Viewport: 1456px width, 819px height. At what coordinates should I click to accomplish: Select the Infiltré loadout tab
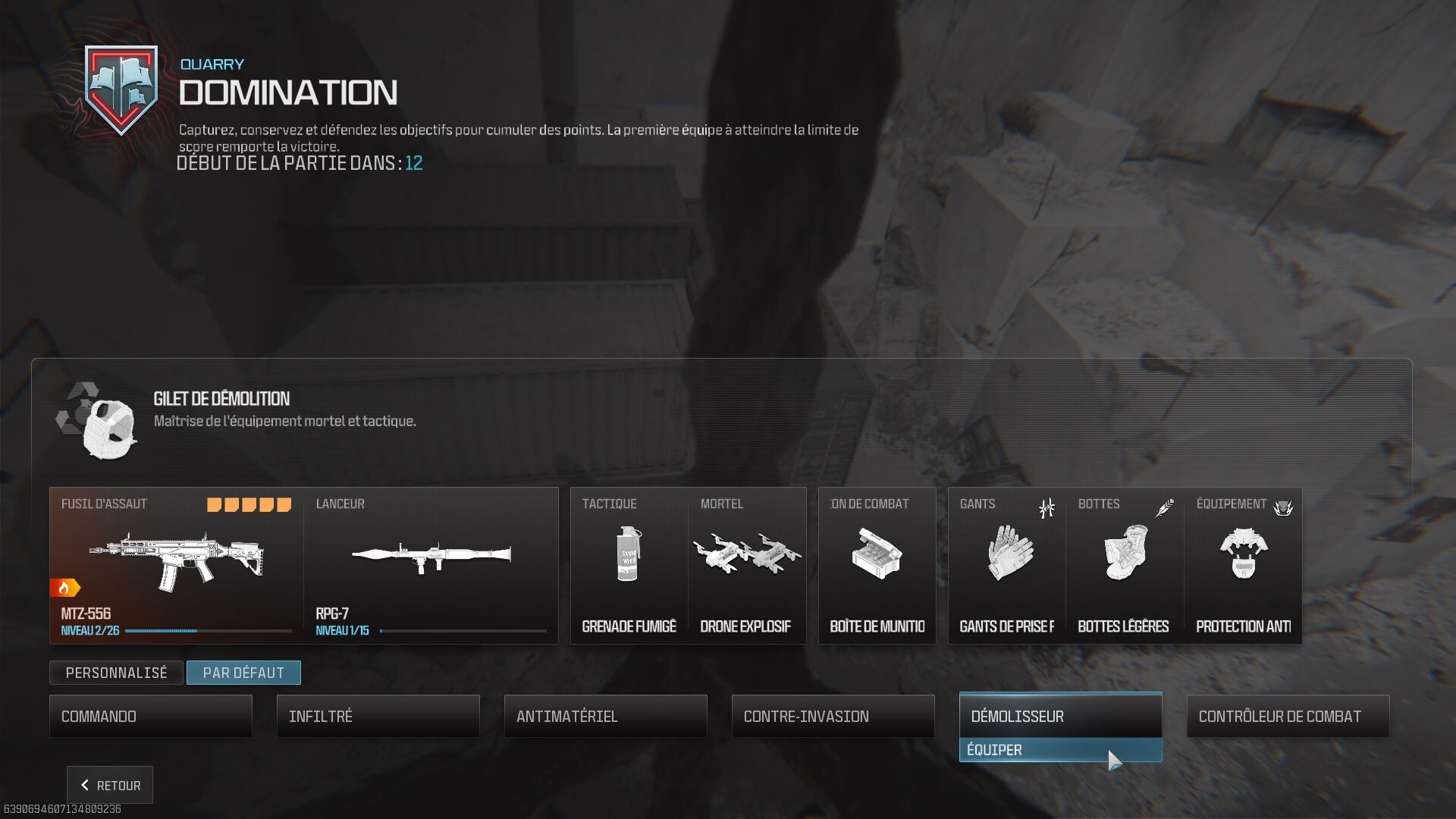point(378,715)
